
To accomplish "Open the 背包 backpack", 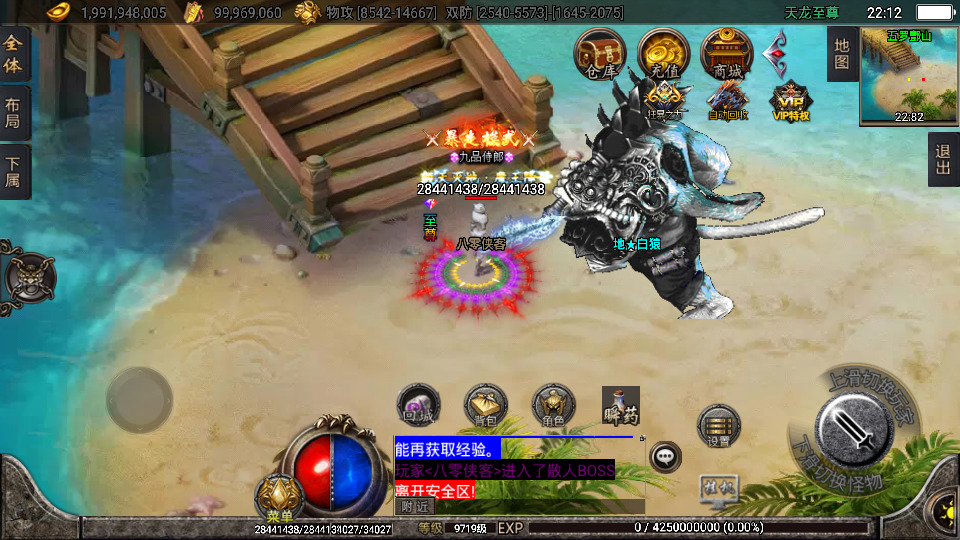I will click(485, 405).
